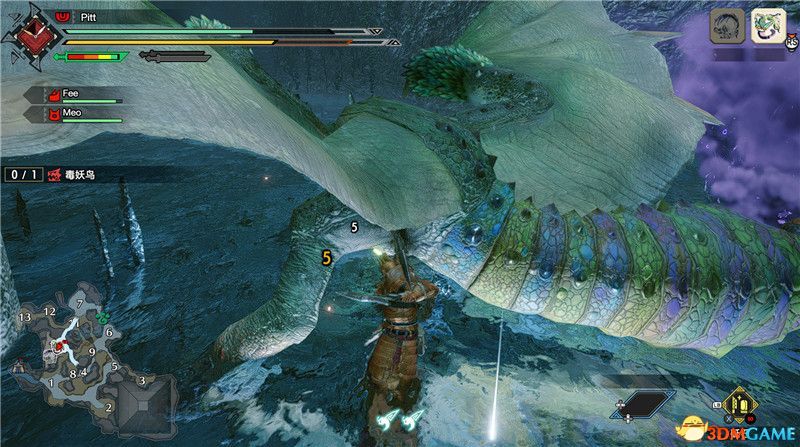Select the whetstone item in the item bar
Viewport: 800px width, 447px height.
[x=742, y=406]
